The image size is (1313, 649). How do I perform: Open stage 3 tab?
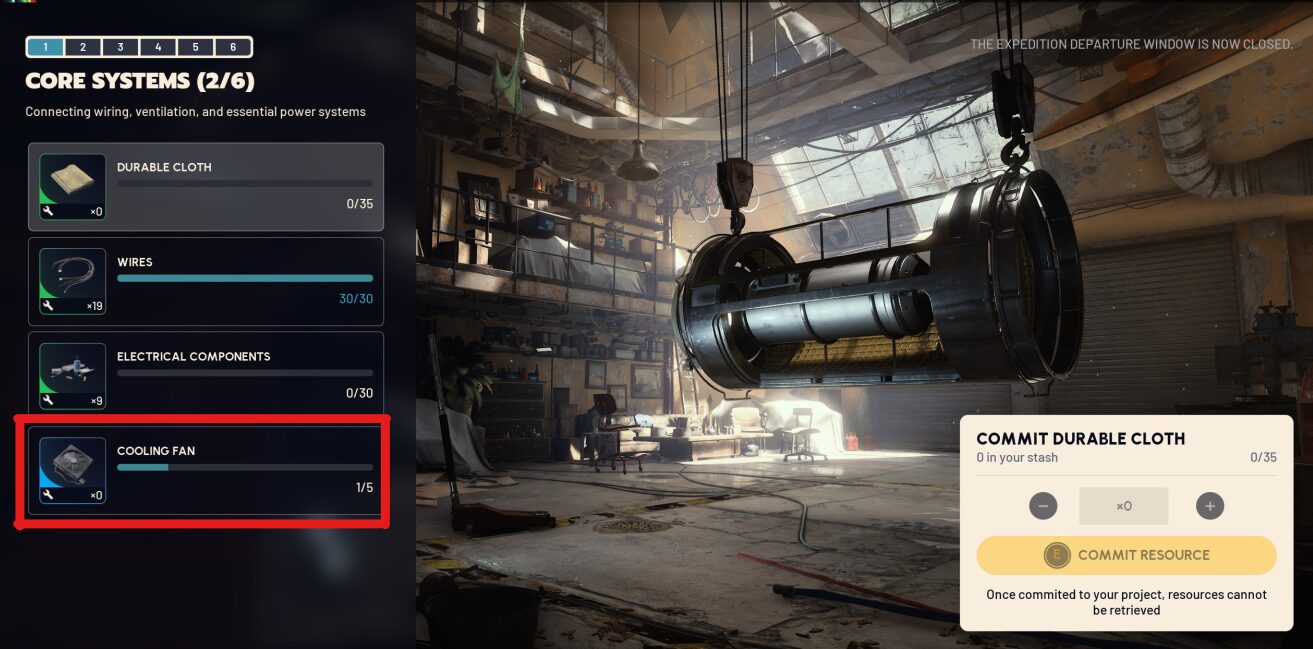tap(120, 47)
